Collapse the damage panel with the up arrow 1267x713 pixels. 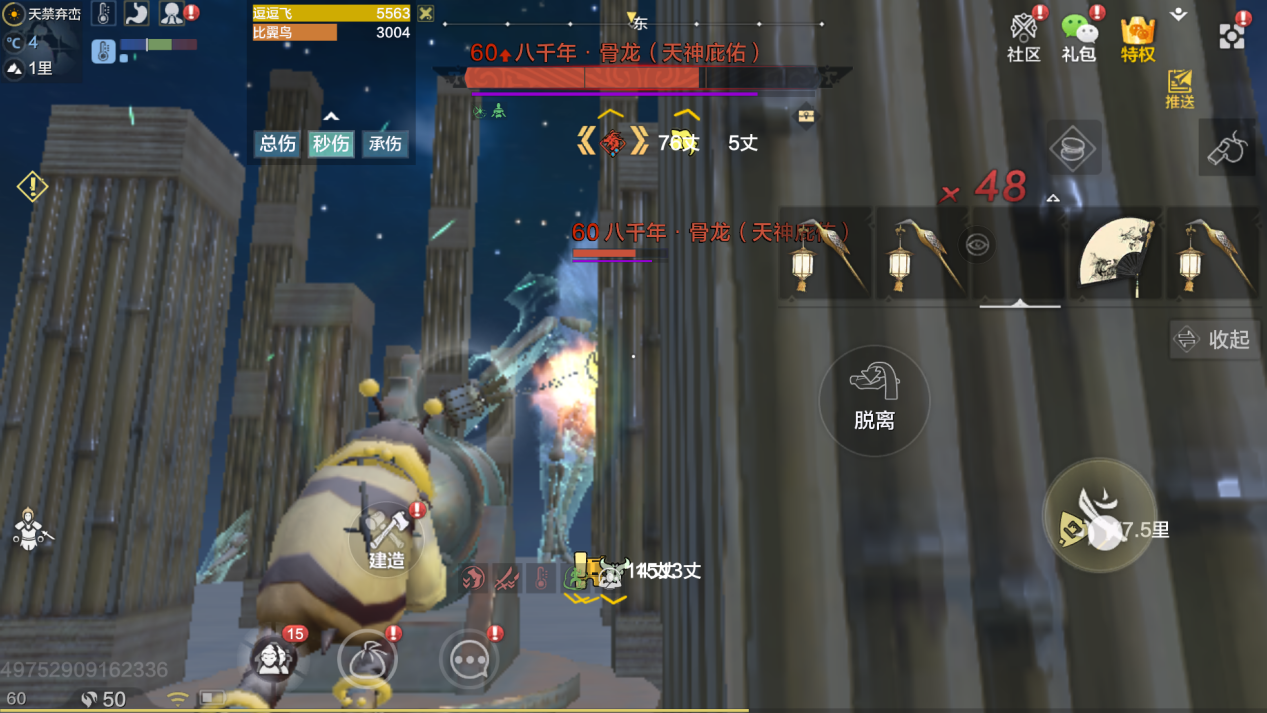pos(331,117)
